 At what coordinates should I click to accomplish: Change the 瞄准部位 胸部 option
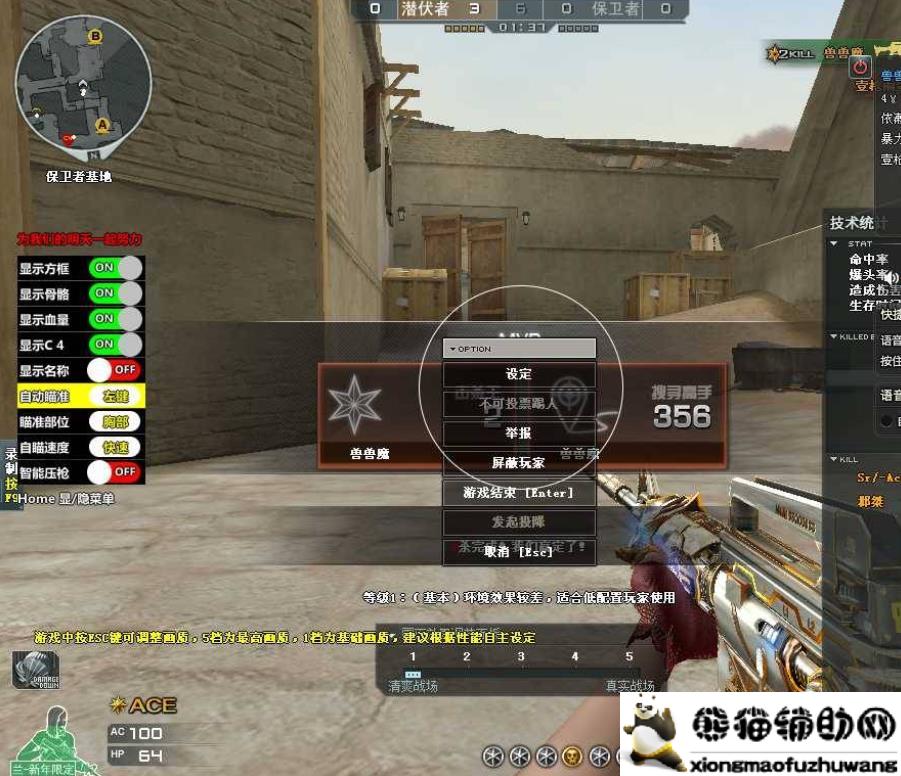click(115, 422)
